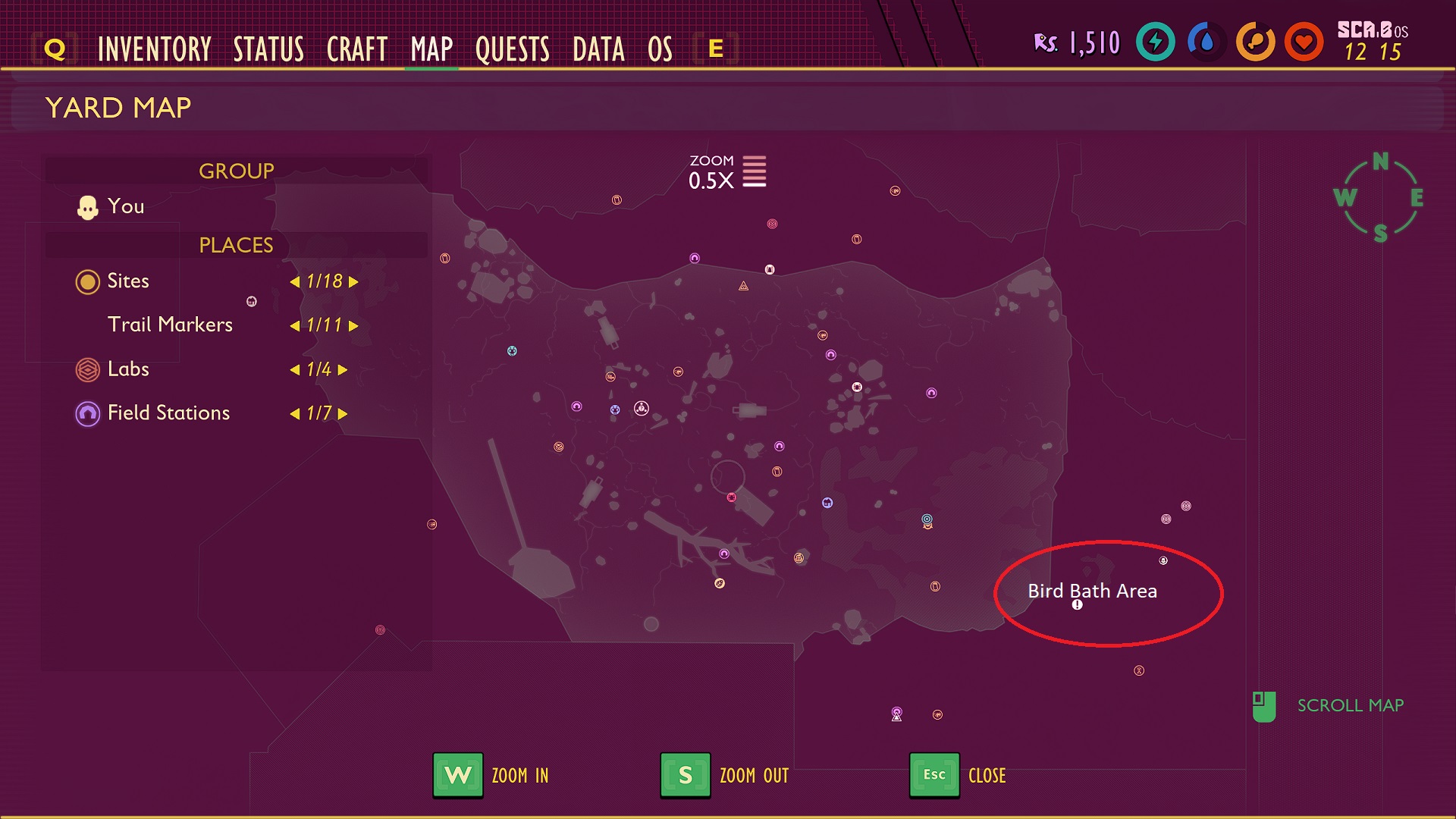The image size is (1456, 819).
Task: Open the Inventory tab
Action: tap(154, 49)
